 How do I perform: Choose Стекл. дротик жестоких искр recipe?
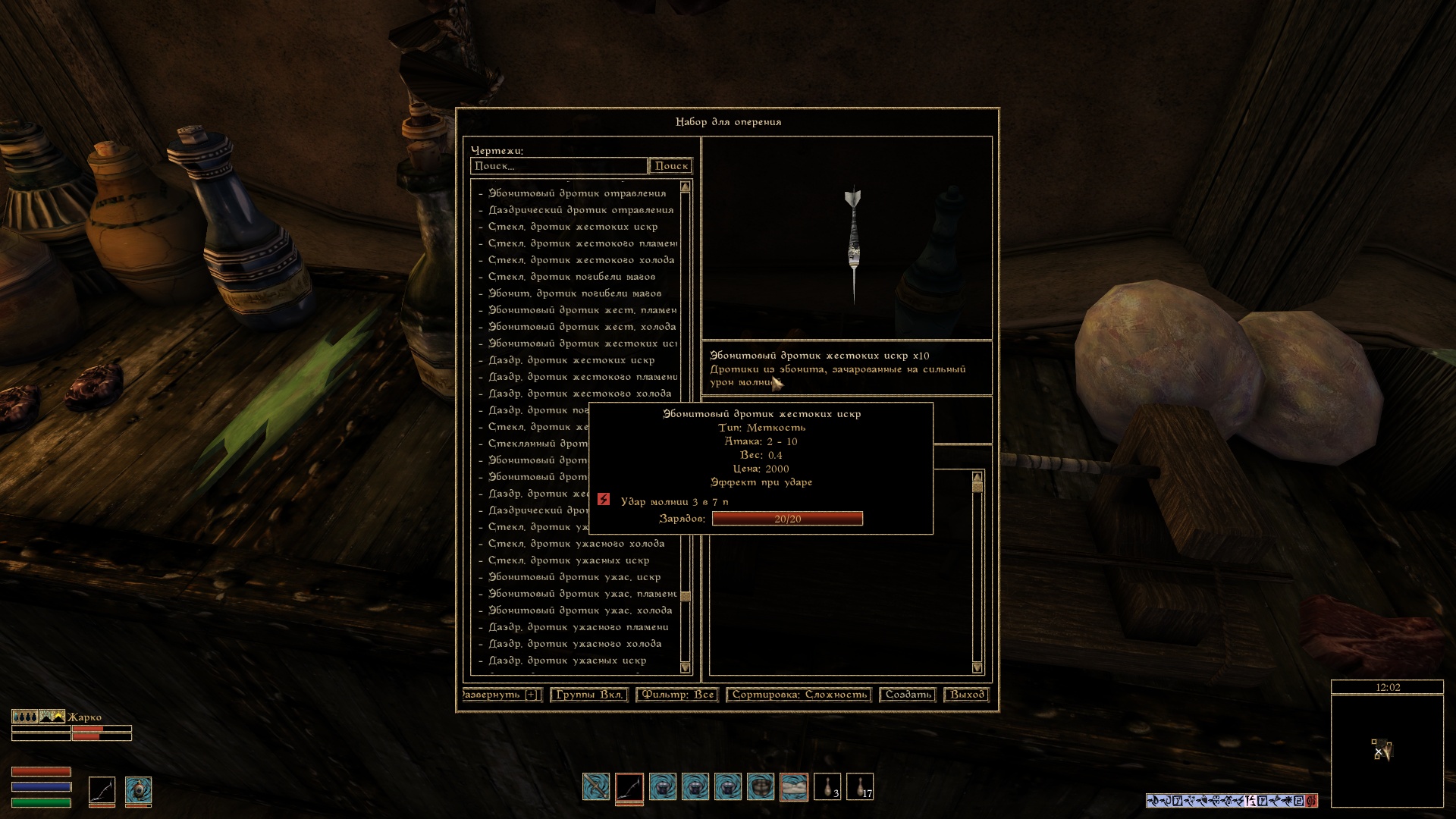pyautogui.click(x=573, y=227)
